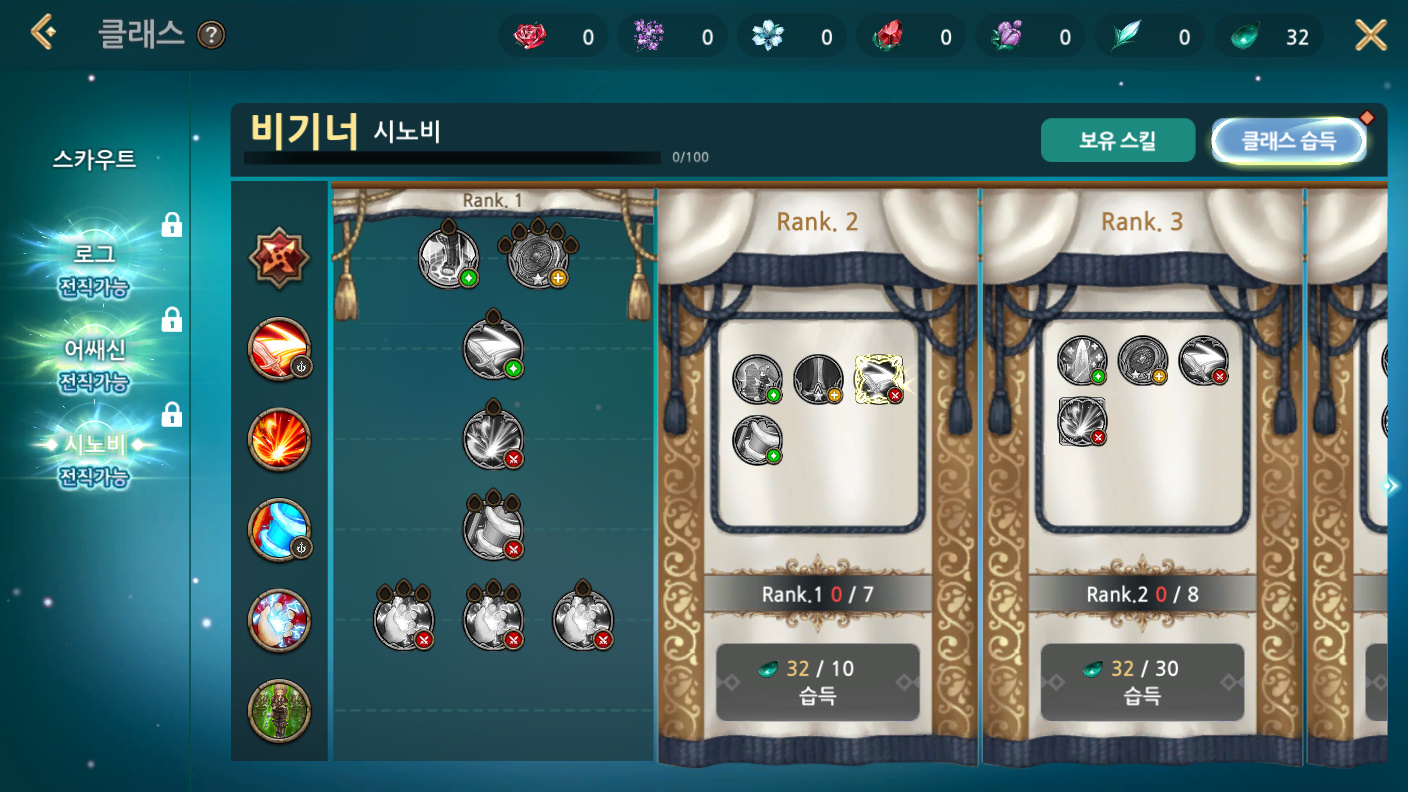Choose the 시노비 class tab
This screenshot has width=1408, height=792.
94,458
